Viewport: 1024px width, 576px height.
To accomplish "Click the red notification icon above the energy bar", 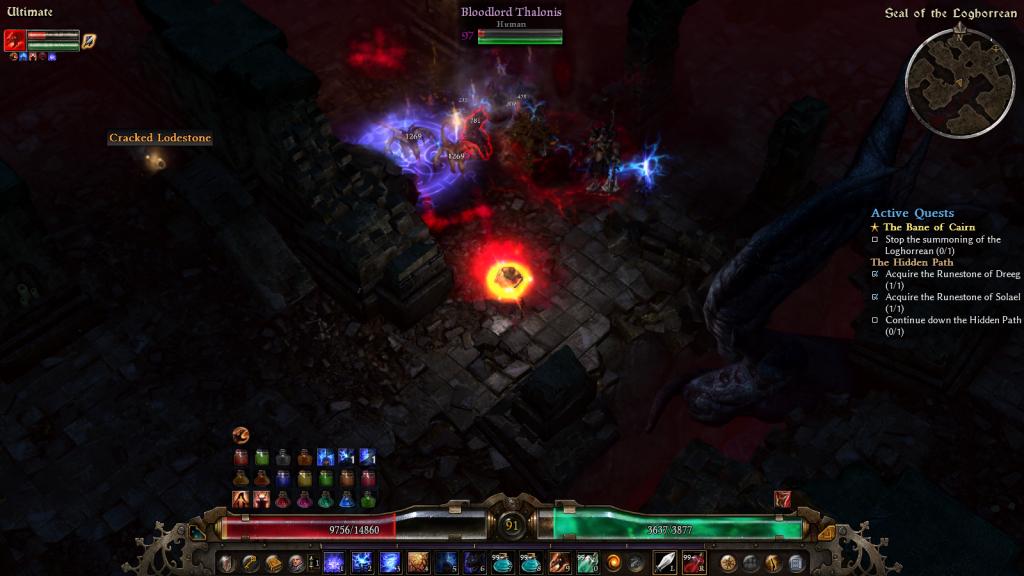I will 783,499.
